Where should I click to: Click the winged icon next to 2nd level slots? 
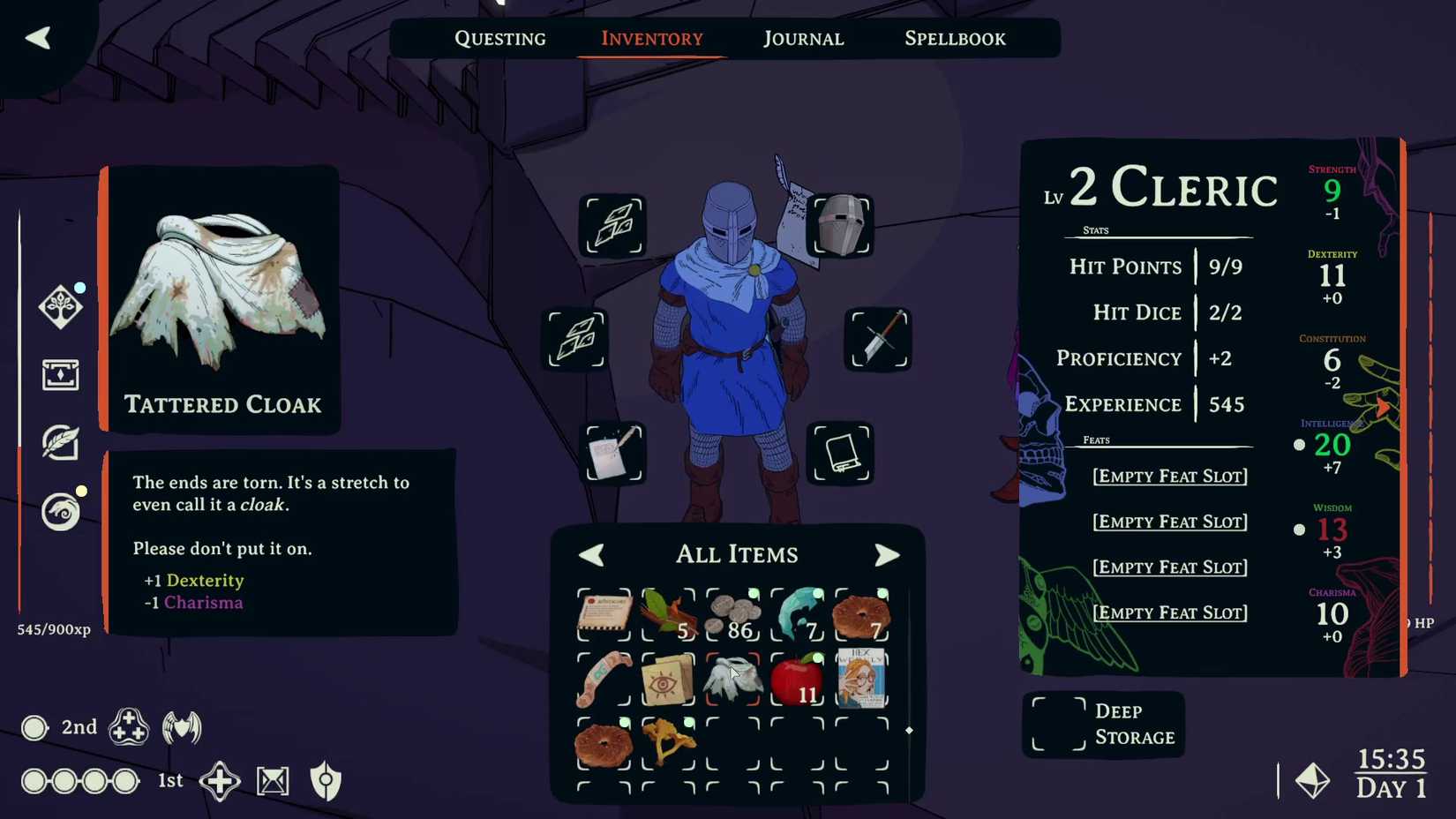pos(182,727)
